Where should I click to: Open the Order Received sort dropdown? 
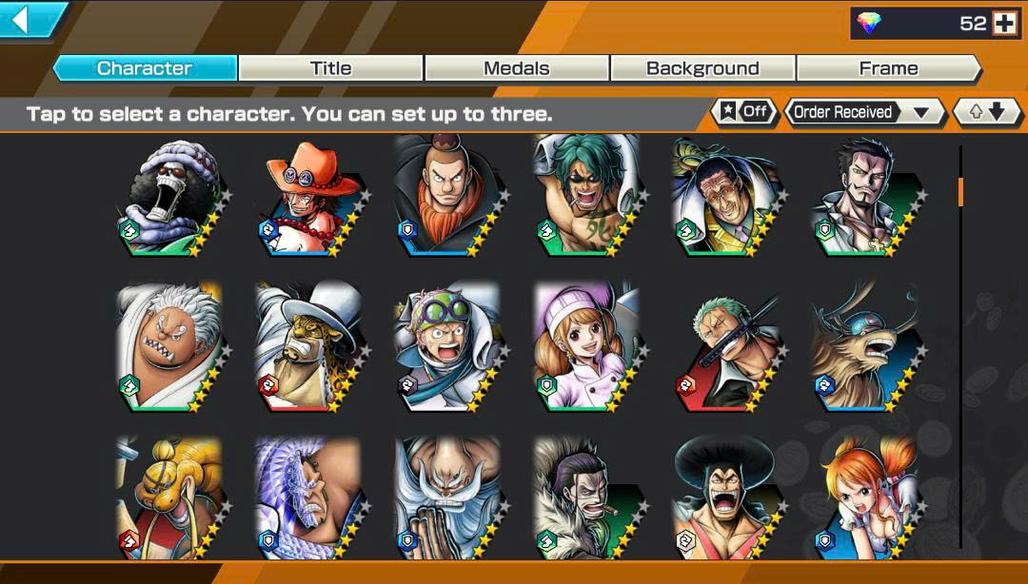point(863,112)
